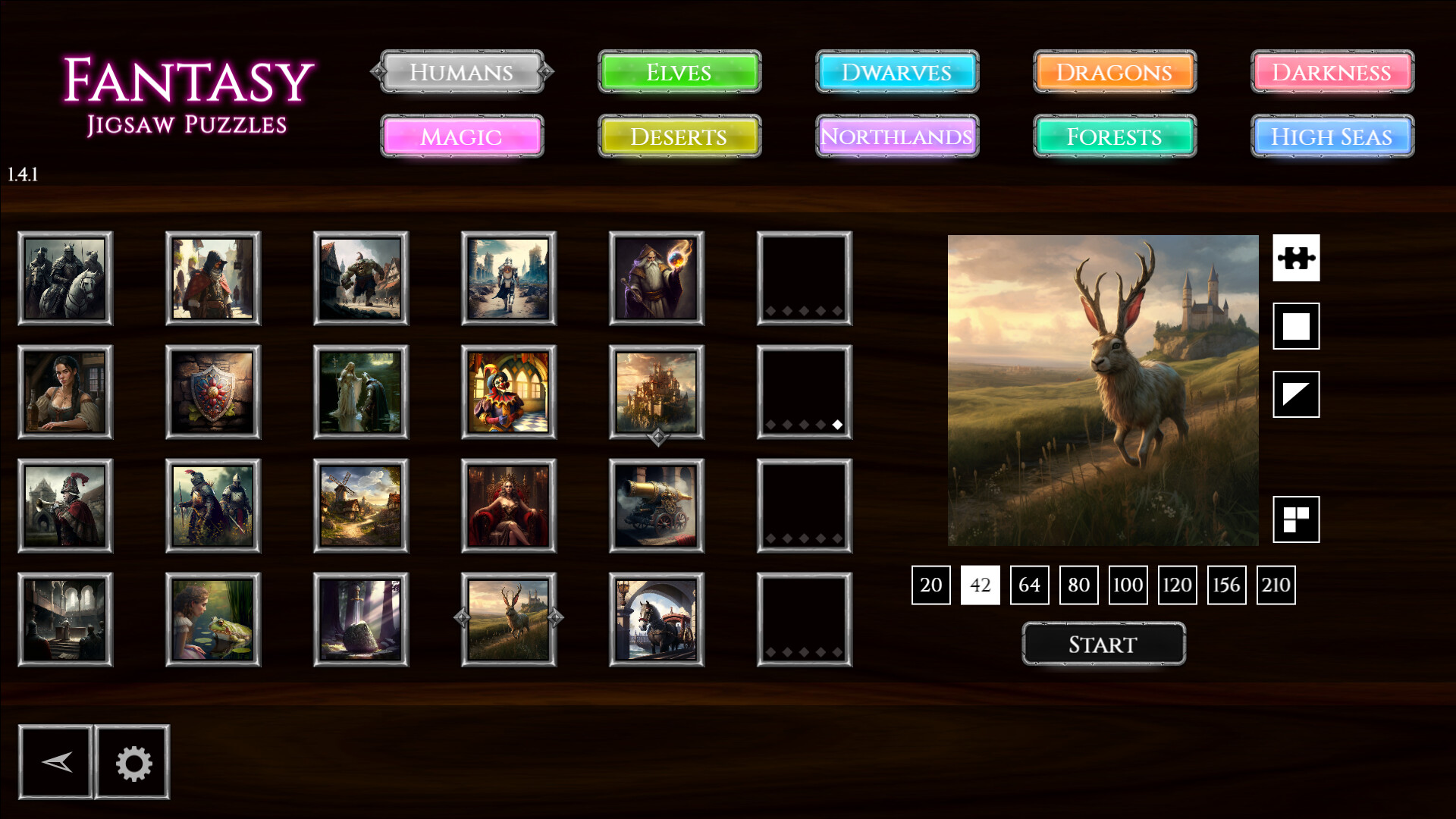Click the solid square pieces style icon
This screenshot has width=1456, height=819.
click(x=1297, y=326)
